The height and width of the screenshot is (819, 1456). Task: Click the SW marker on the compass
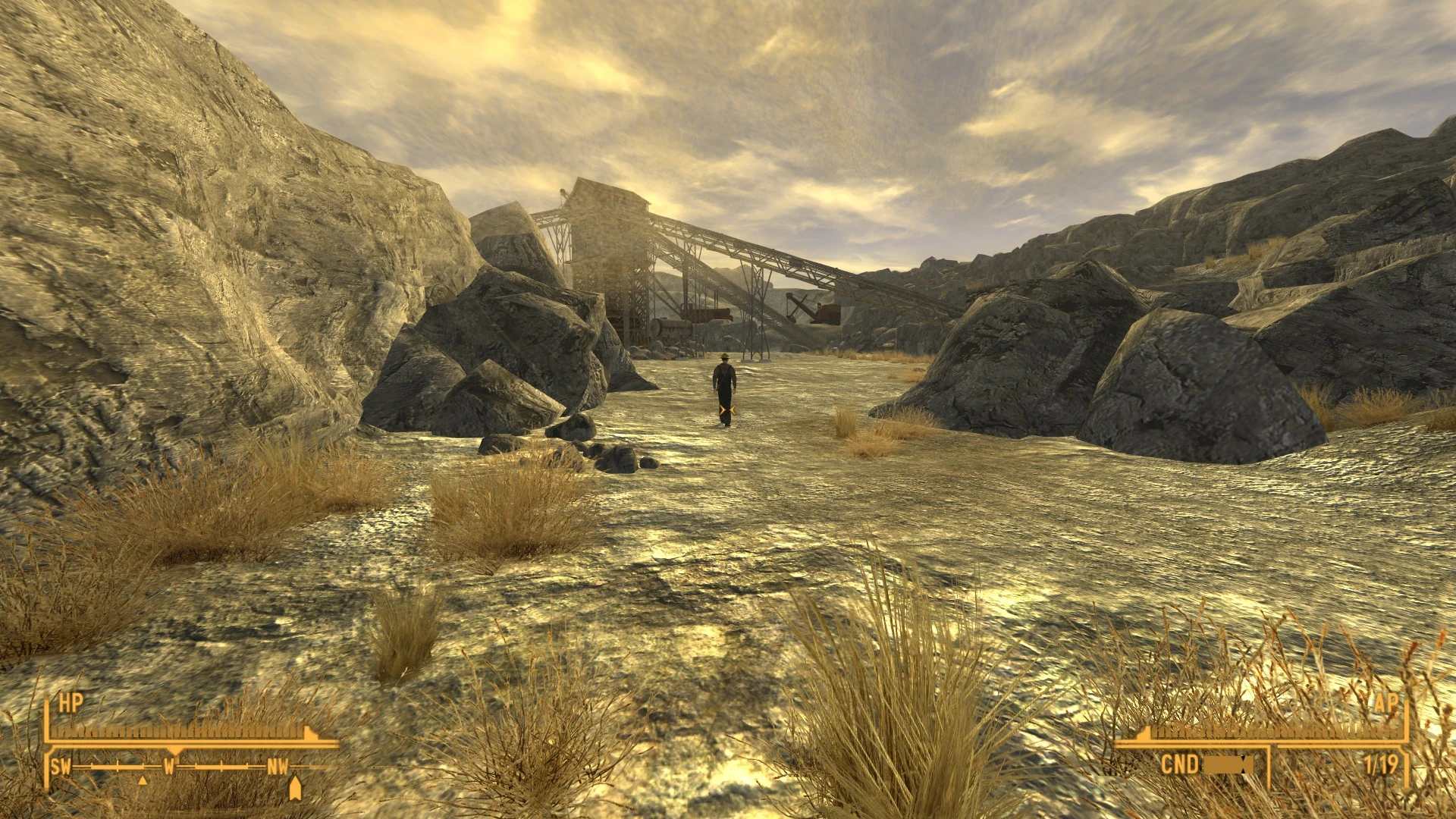62,766
